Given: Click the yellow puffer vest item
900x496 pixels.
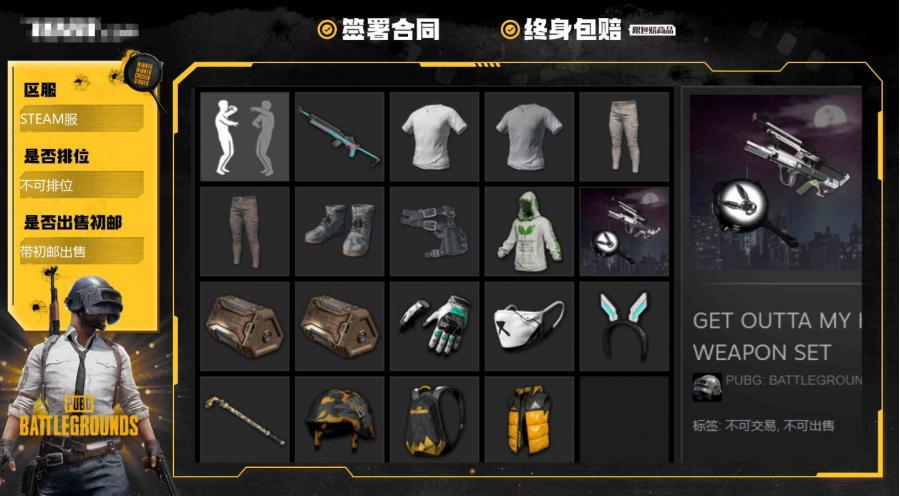Looking at the screenshot, I should click(x=529, y=420).
